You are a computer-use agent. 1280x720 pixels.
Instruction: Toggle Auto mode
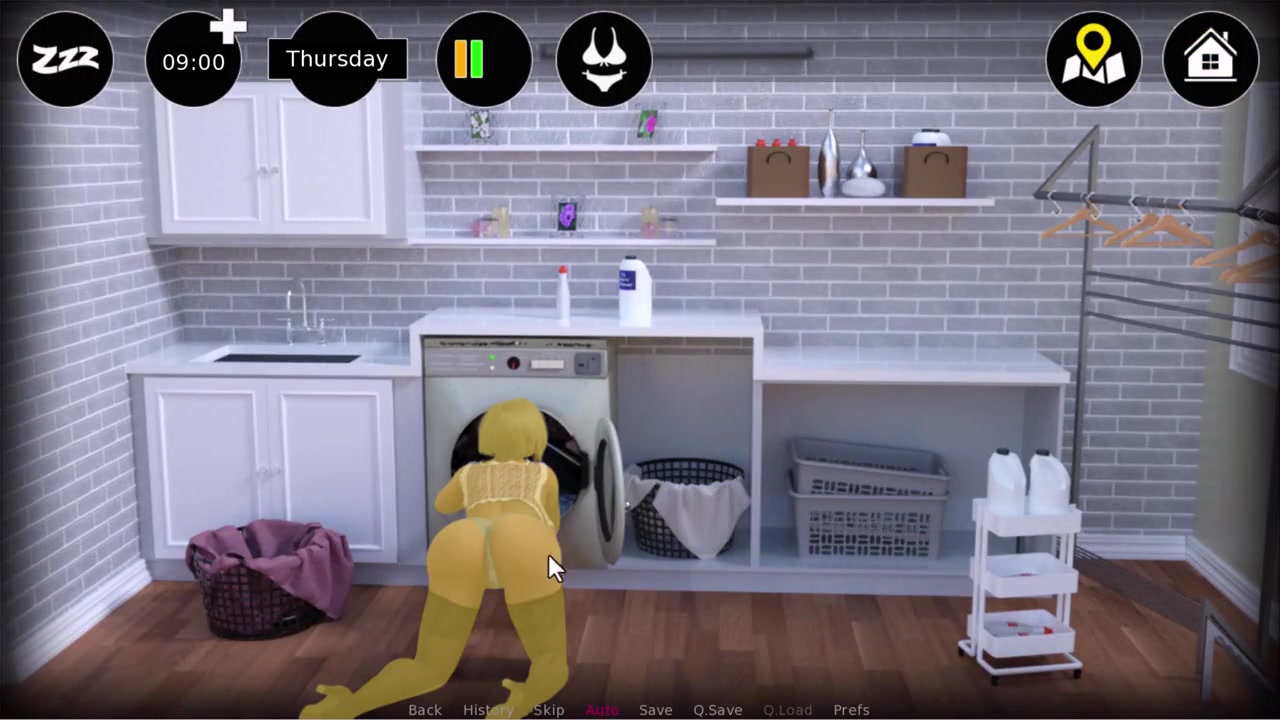click(602, 710)
